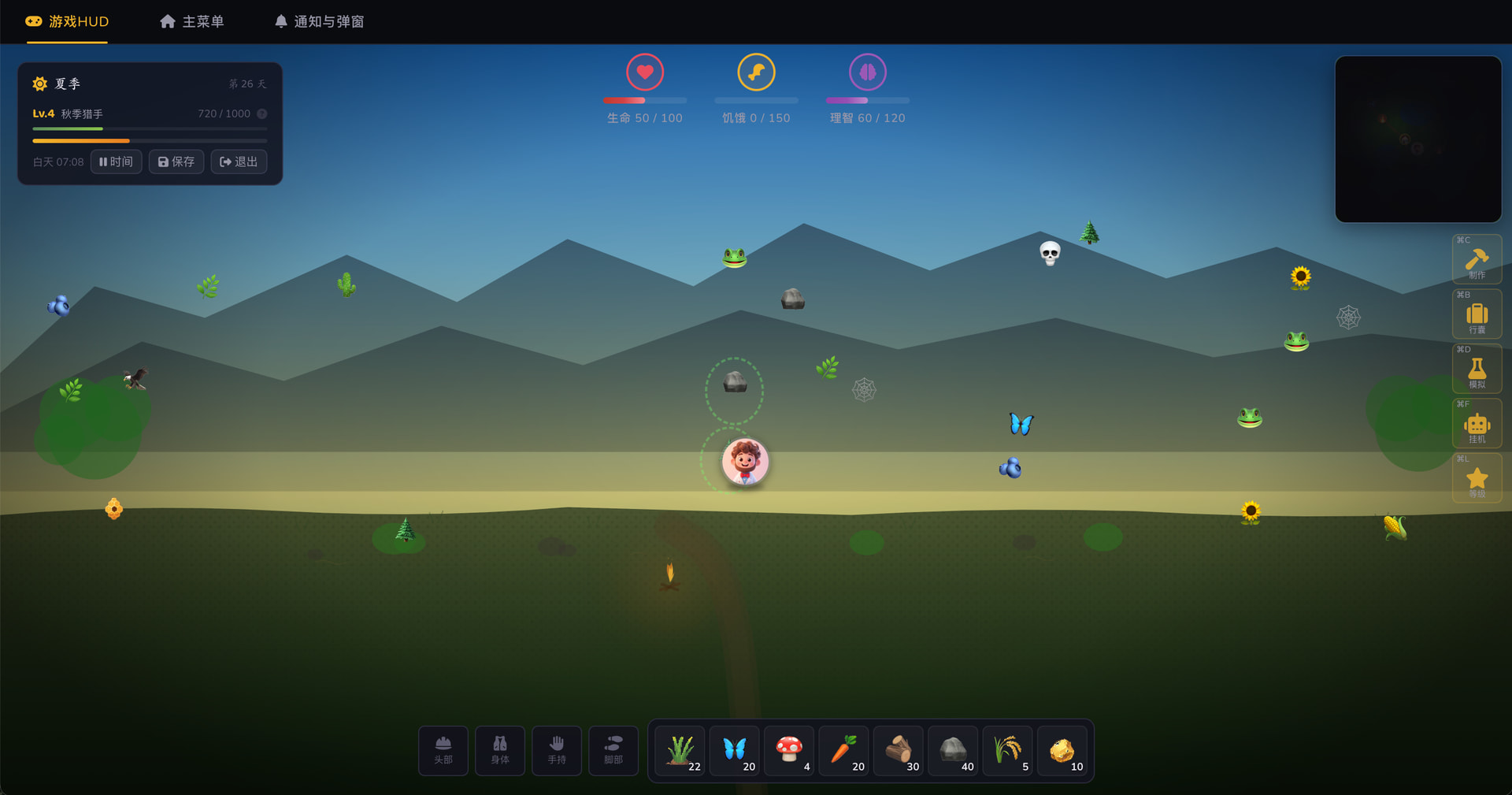Select the 脚部 feet equipment slot
The image size is (1512, 795).
point(613,750)
